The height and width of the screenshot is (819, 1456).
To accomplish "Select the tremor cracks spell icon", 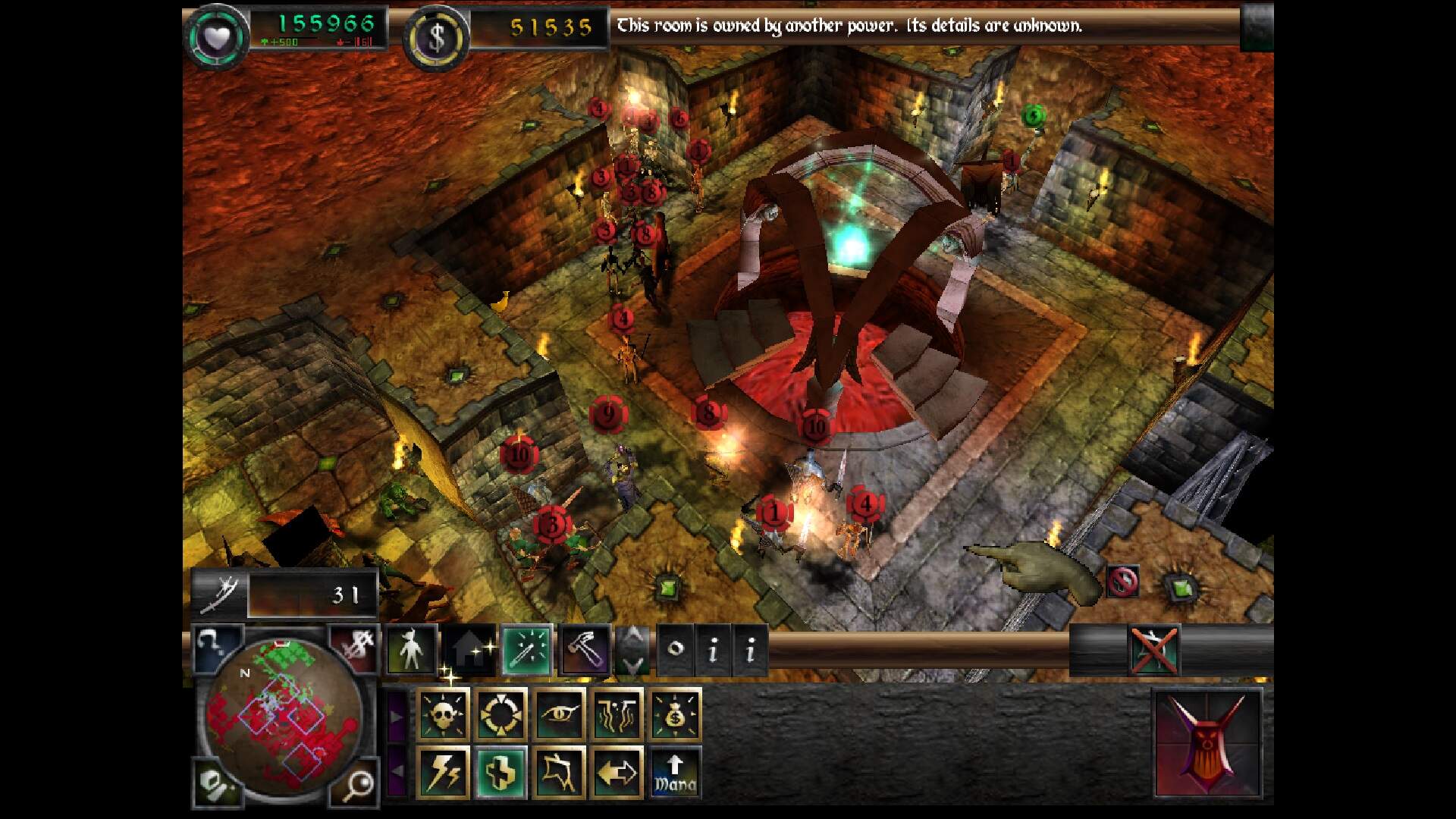I will click(617, 714).
